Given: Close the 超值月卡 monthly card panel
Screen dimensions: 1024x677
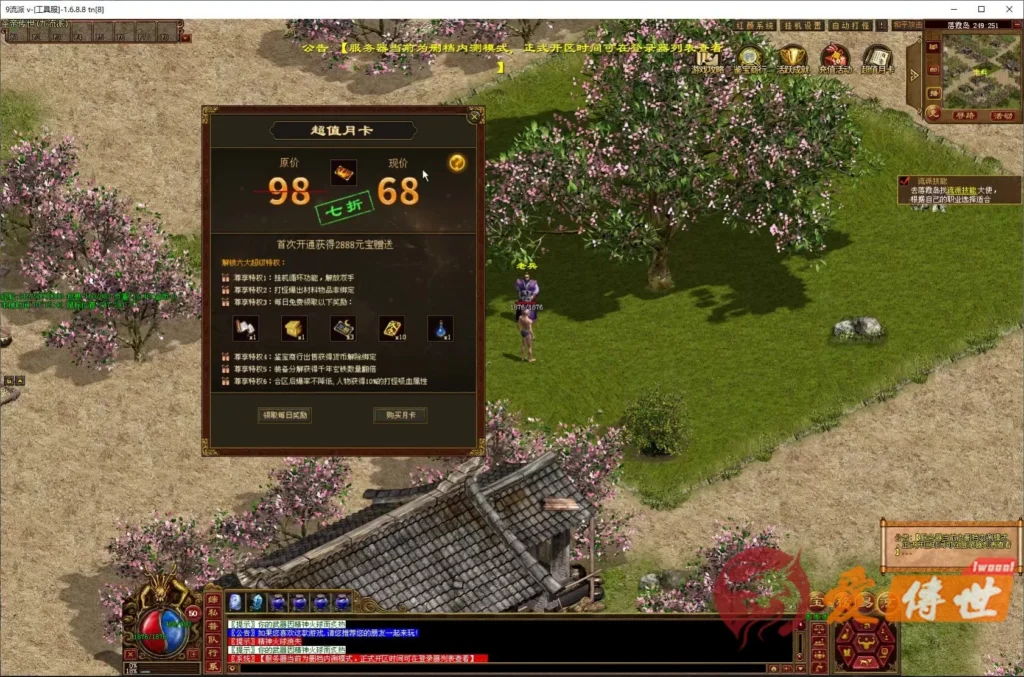Looking at the screenshot, I should 475,115.
